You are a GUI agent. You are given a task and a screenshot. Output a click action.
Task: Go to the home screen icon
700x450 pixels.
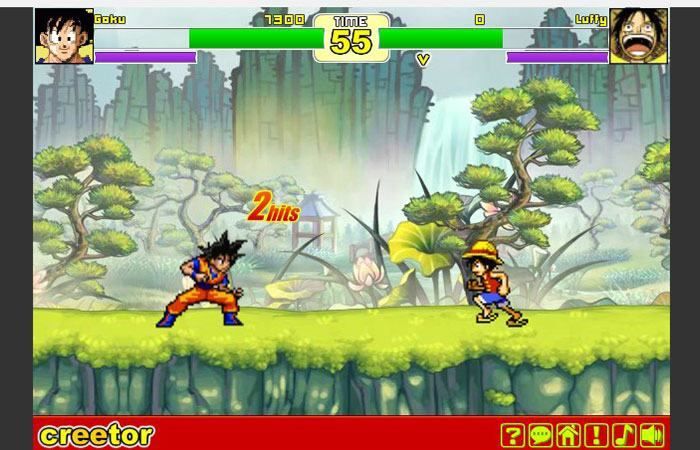(x=568, y=435)
